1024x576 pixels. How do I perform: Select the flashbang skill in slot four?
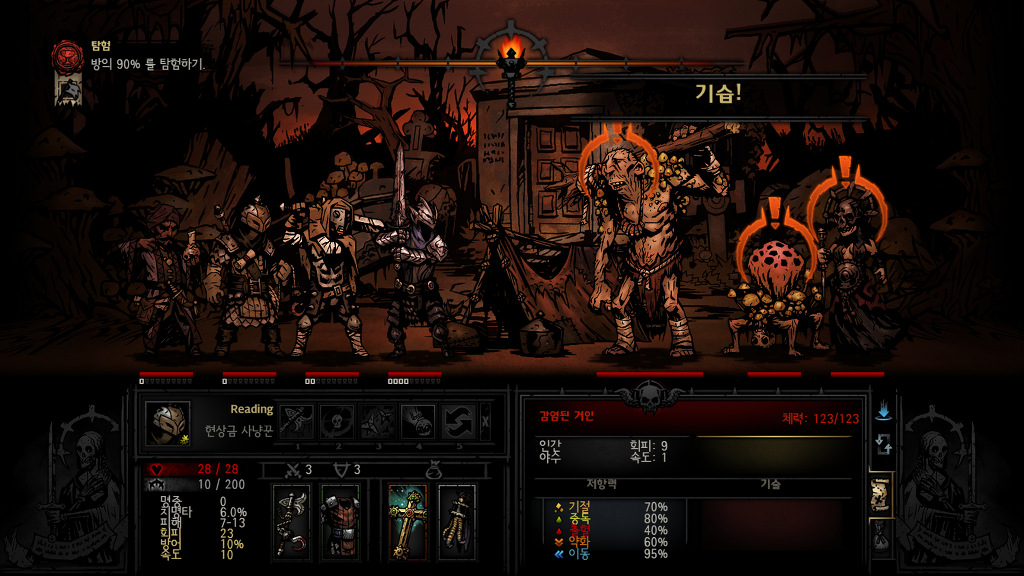click(x=418, y=422)
